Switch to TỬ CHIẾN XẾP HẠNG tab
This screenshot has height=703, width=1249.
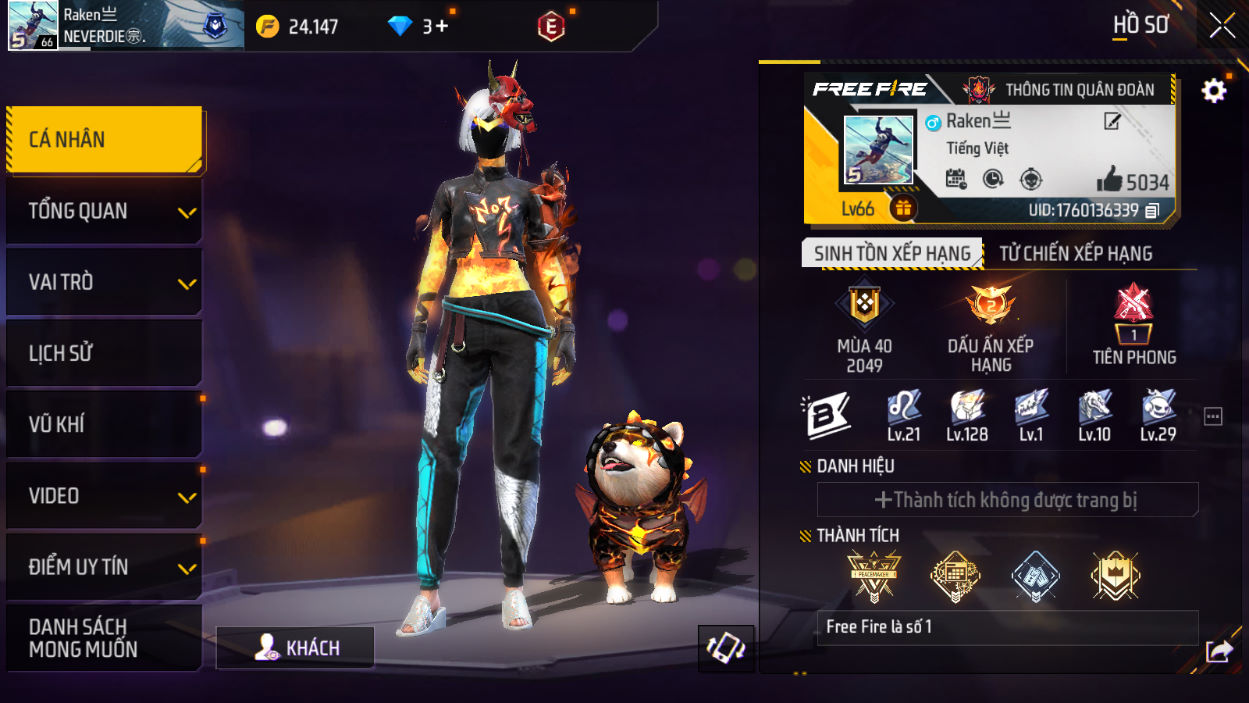point(1076,254)
